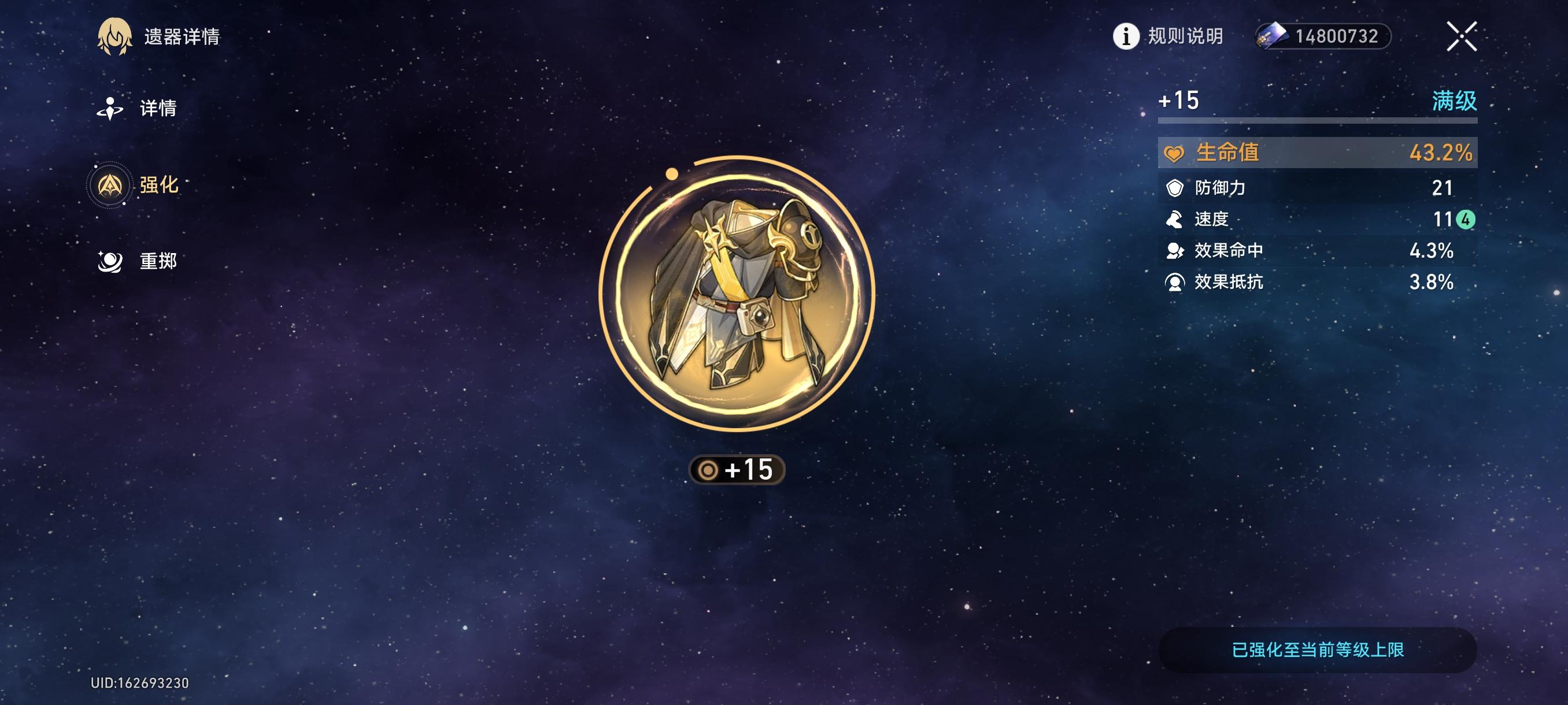1568x705 pixels.
Task: Click the 效果抵抗 stat icon
Action: click(1175, 282)
